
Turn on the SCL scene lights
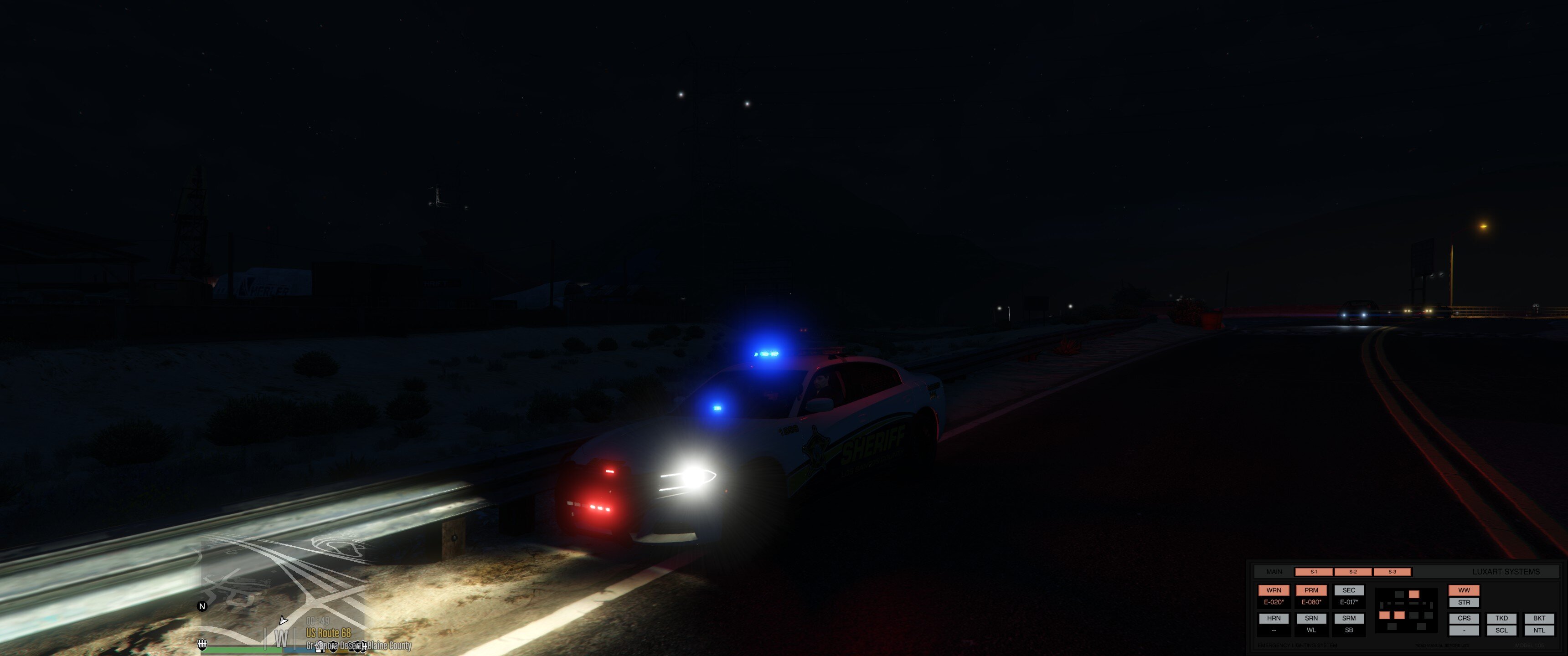(x=1501, y=631)
